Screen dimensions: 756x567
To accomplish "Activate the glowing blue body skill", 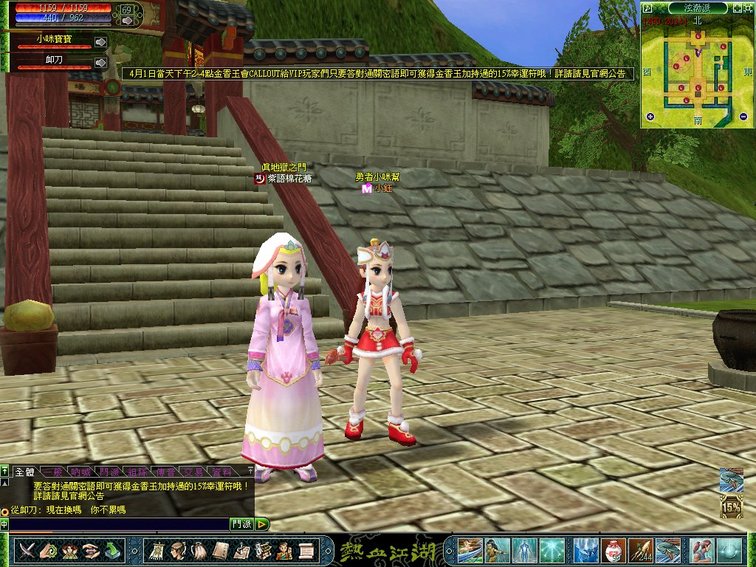I will click(x=523, y=549).
